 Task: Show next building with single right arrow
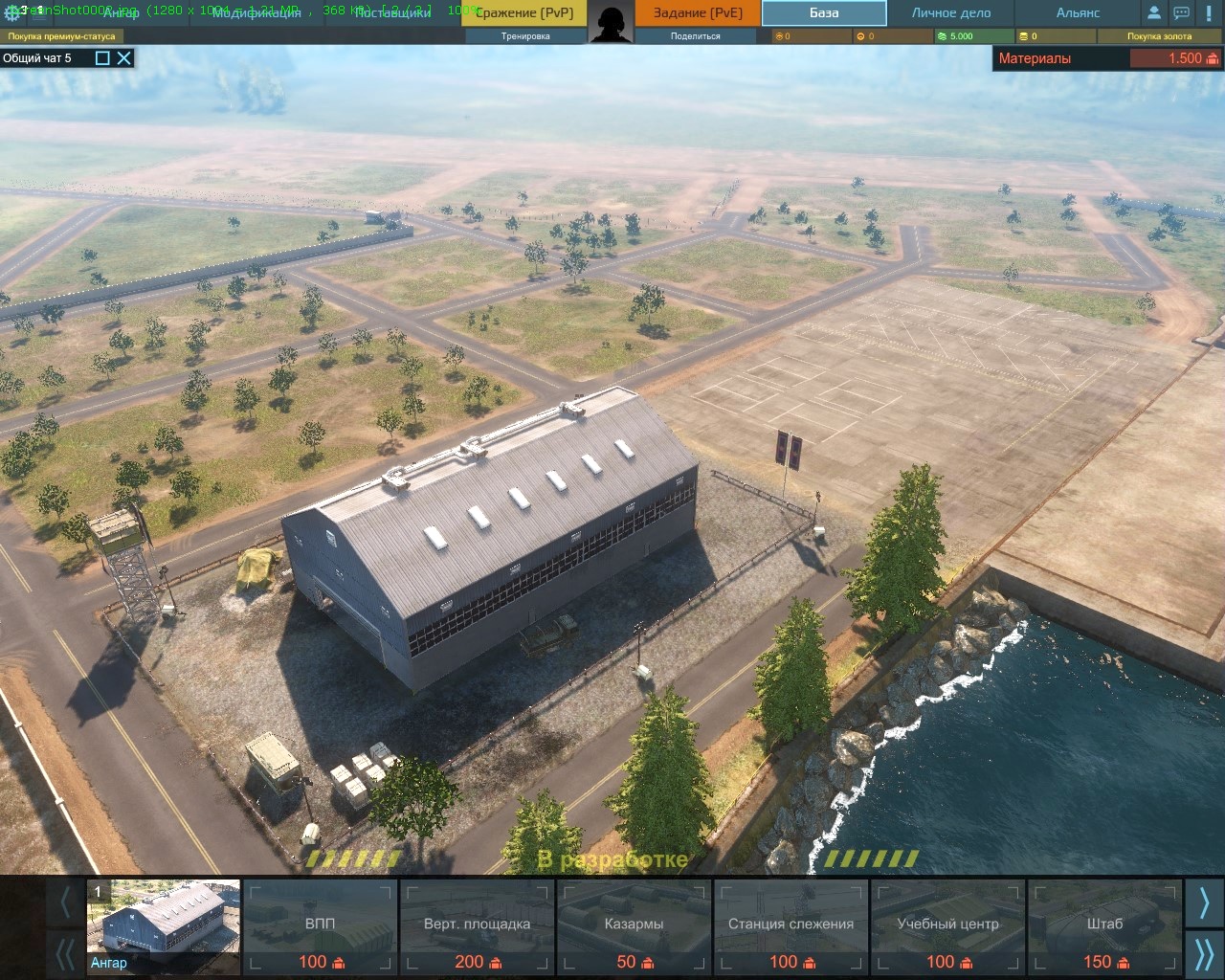tap(1204, 902)
